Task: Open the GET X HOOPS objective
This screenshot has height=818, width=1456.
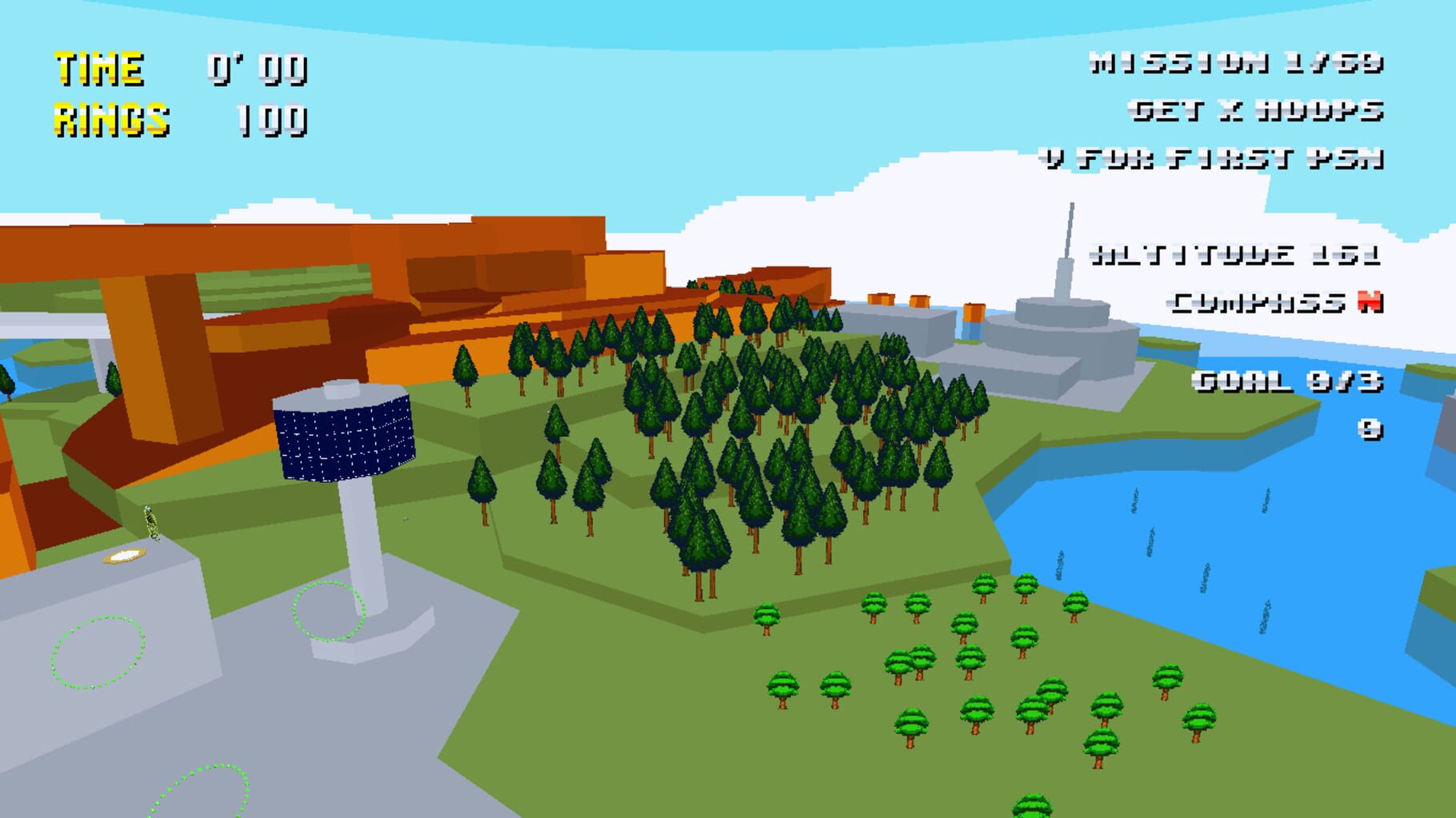Action: tap(1256, 111)
